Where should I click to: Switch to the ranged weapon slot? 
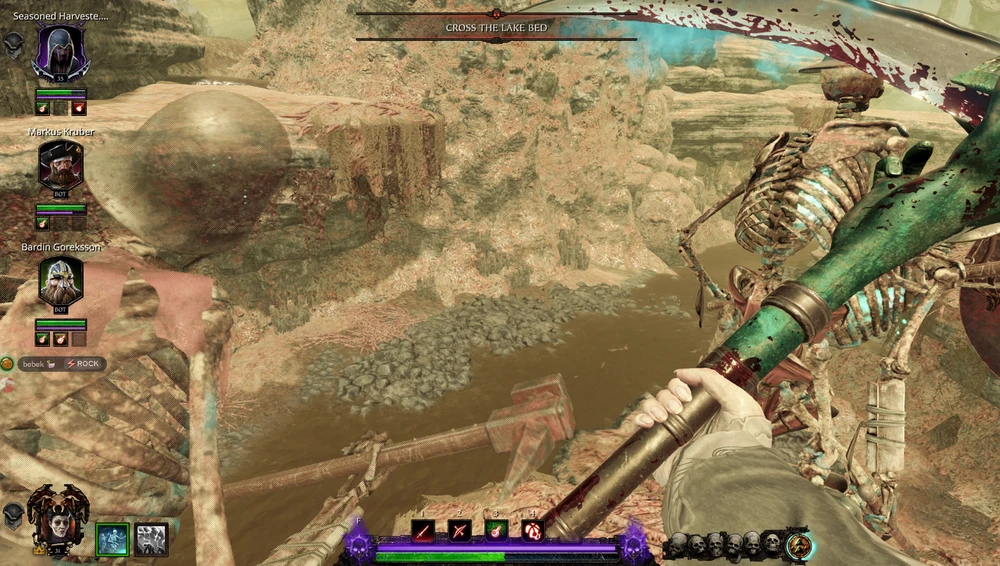459,531
